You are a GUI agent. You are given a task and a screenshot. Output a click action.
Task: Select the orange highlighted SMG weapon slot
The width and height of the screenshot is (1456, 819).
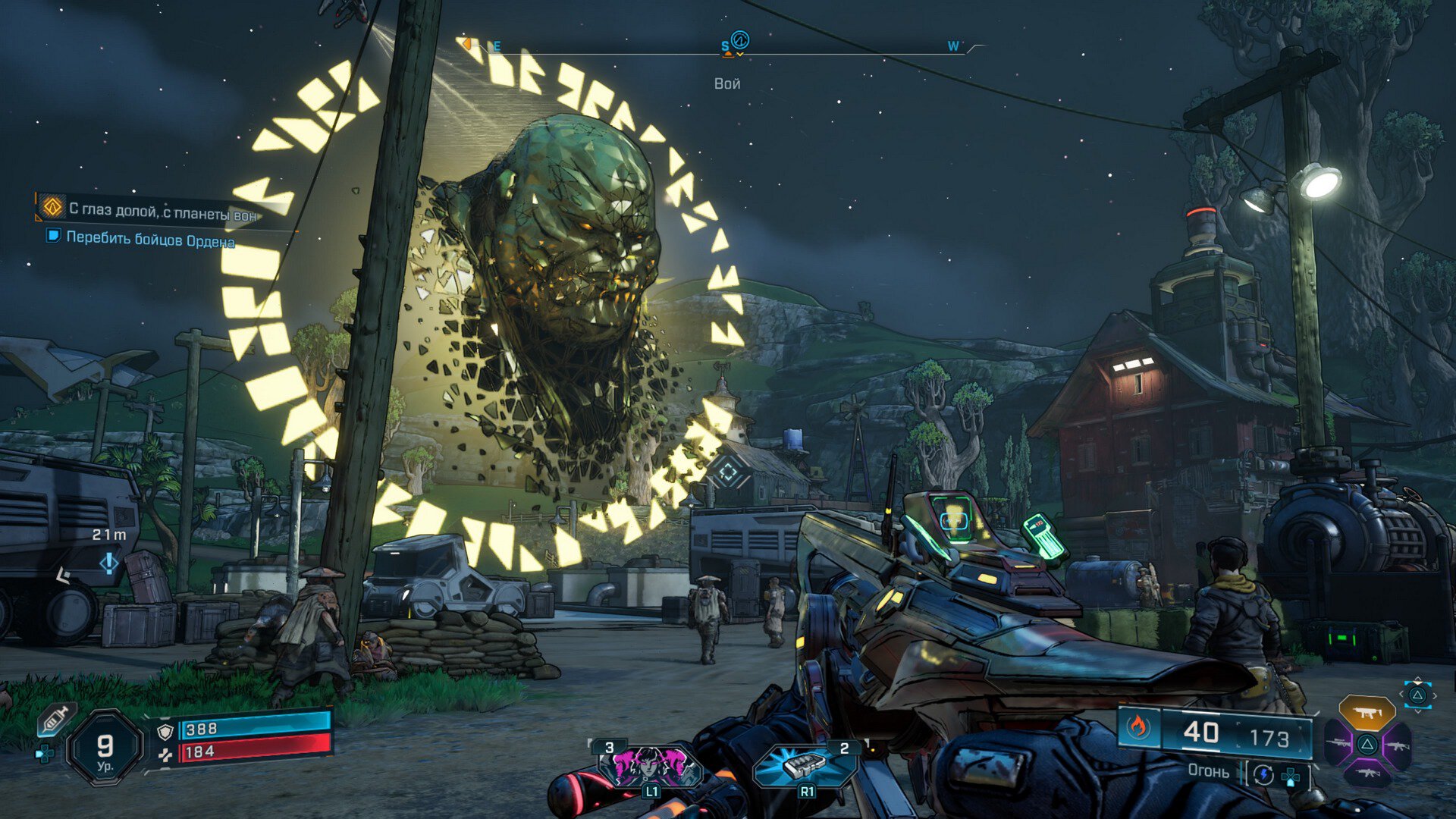[x=1367, y=713]
